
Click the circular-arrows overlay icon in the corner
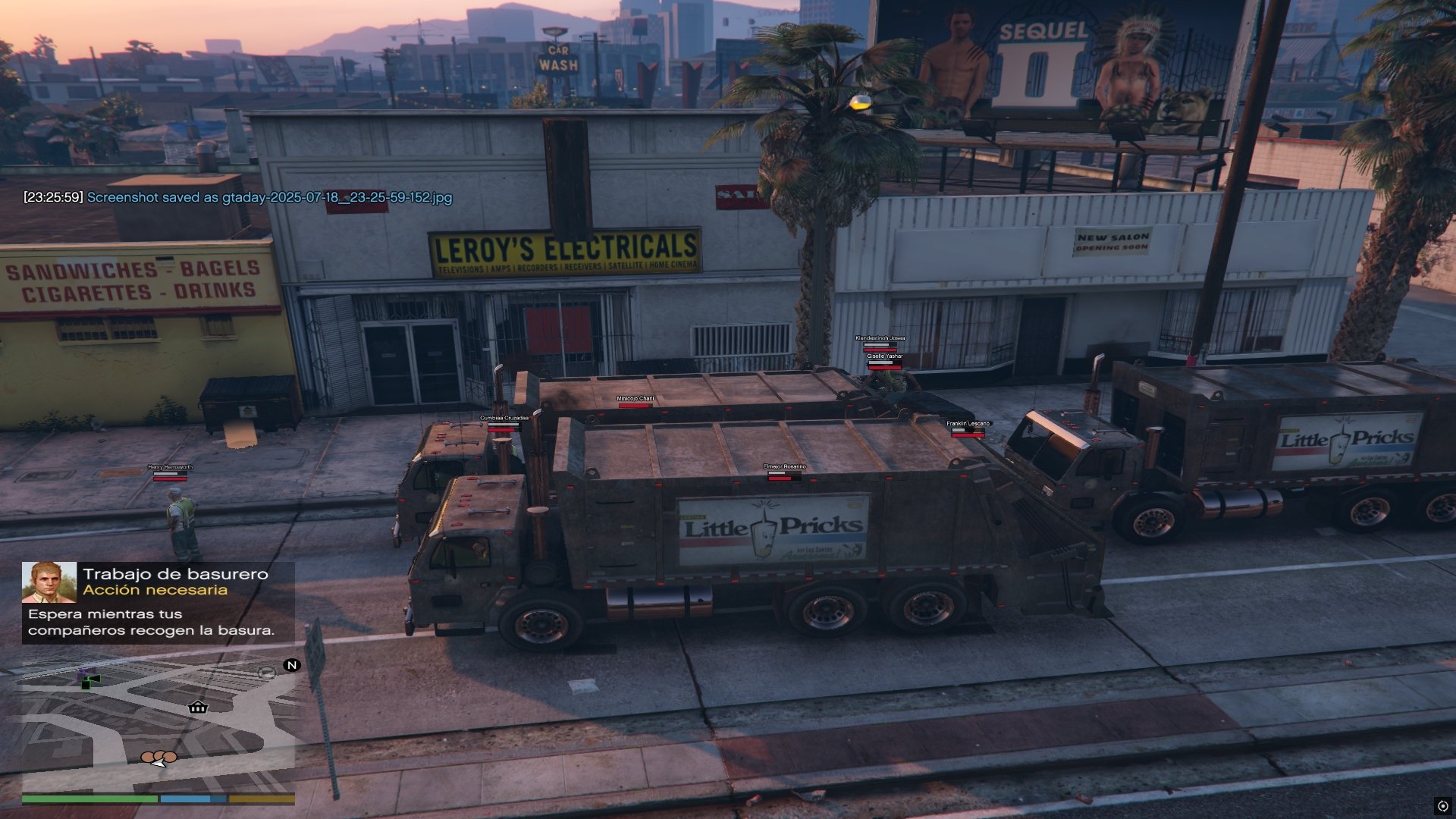[1442, 806]
